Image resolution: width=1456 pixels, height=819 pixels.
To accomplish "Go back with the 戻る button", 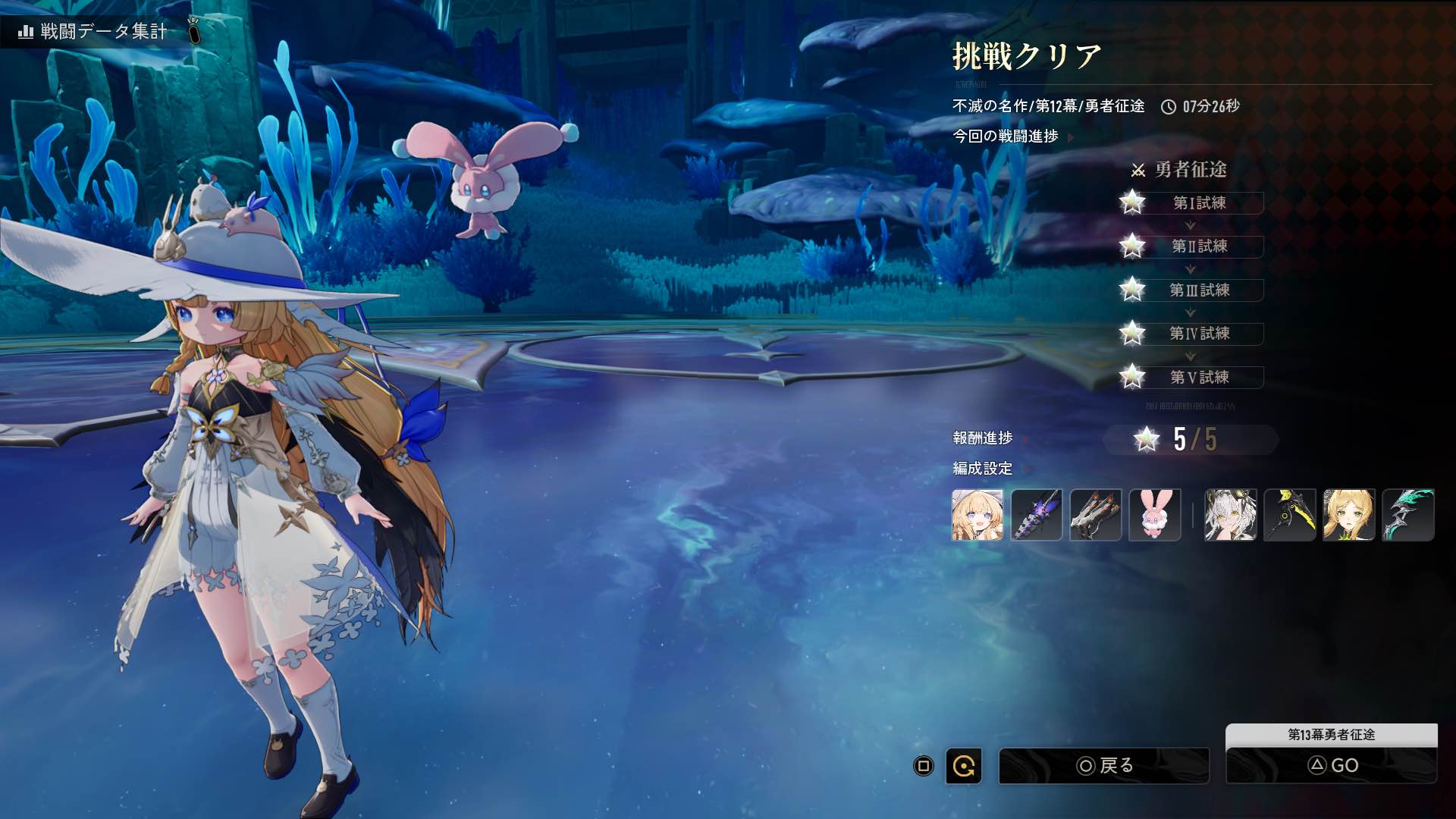I will pos(1104,766).
